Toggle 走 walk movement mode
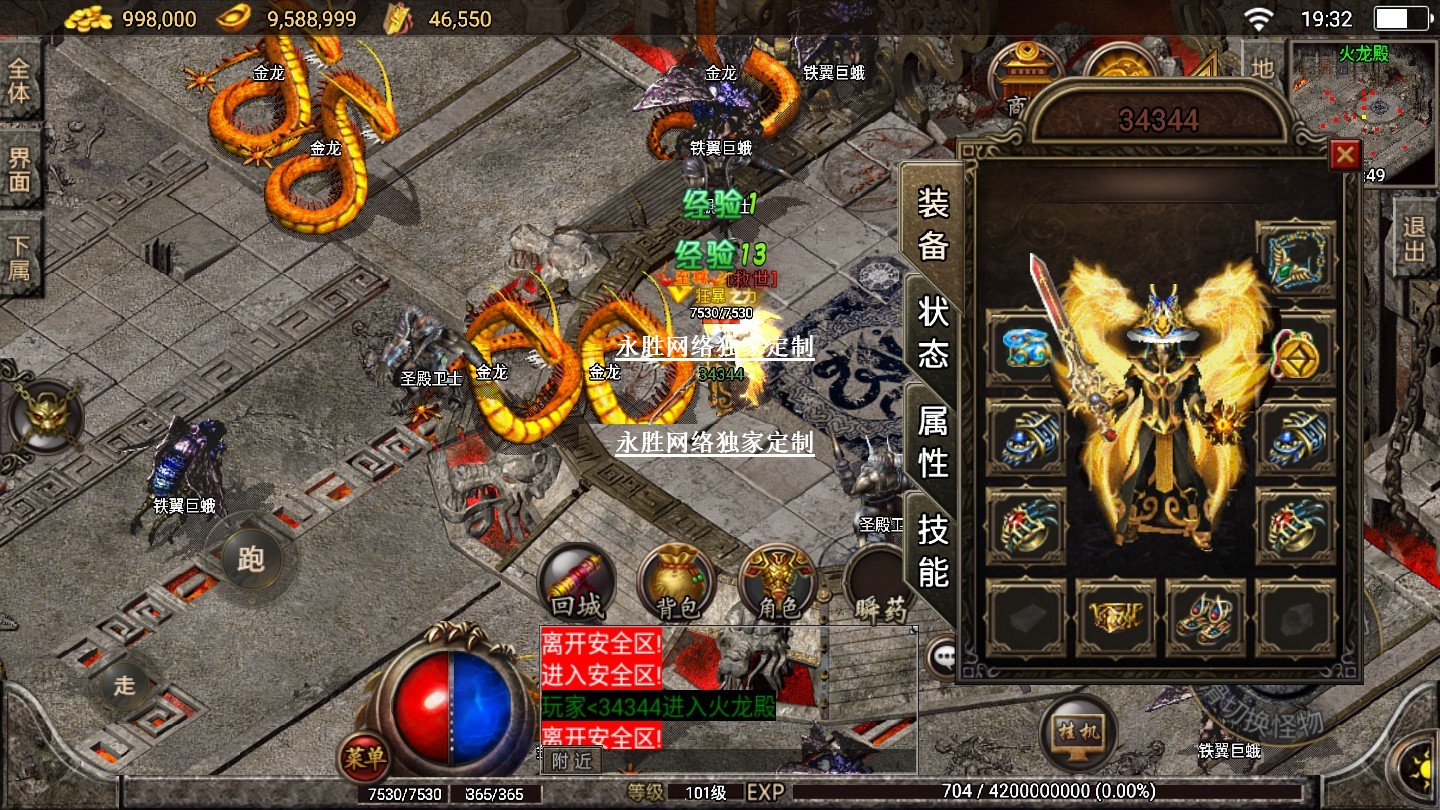This screenshot has width=1440, height=810. point(124,685)
